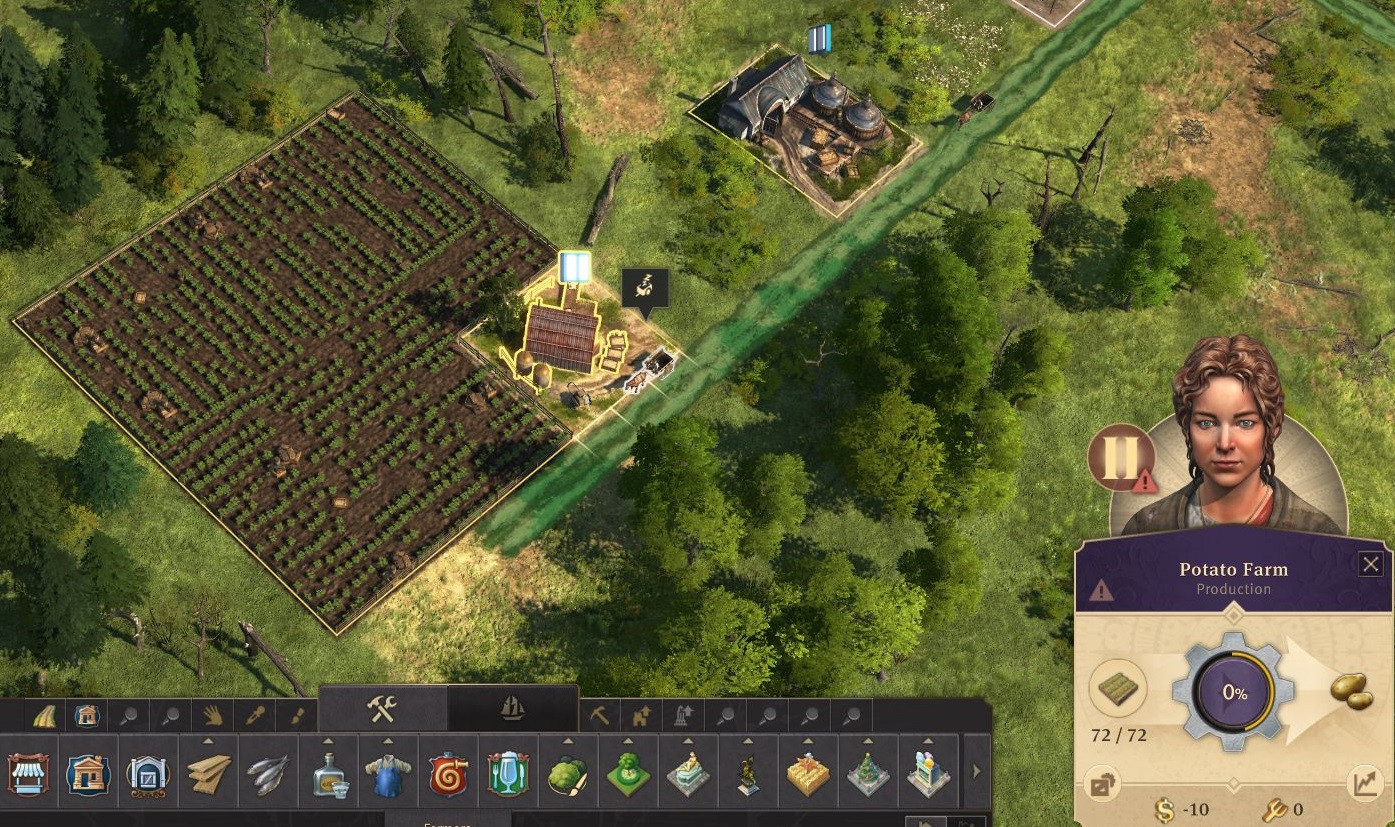Switch to the construction hammer-and-wrench tab
Image resolution: width=1395 pixels, height=827 pixels.
[x=382, y=709]
